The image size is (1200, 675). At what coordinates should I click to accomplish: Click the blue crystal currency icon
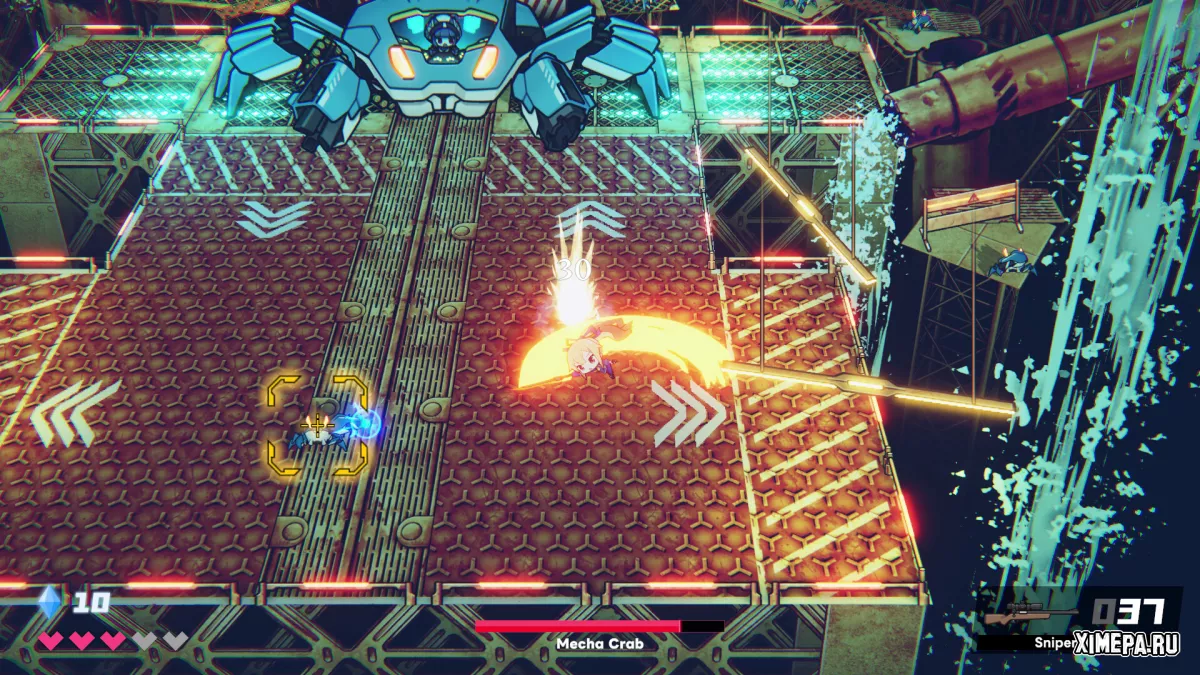49,602
